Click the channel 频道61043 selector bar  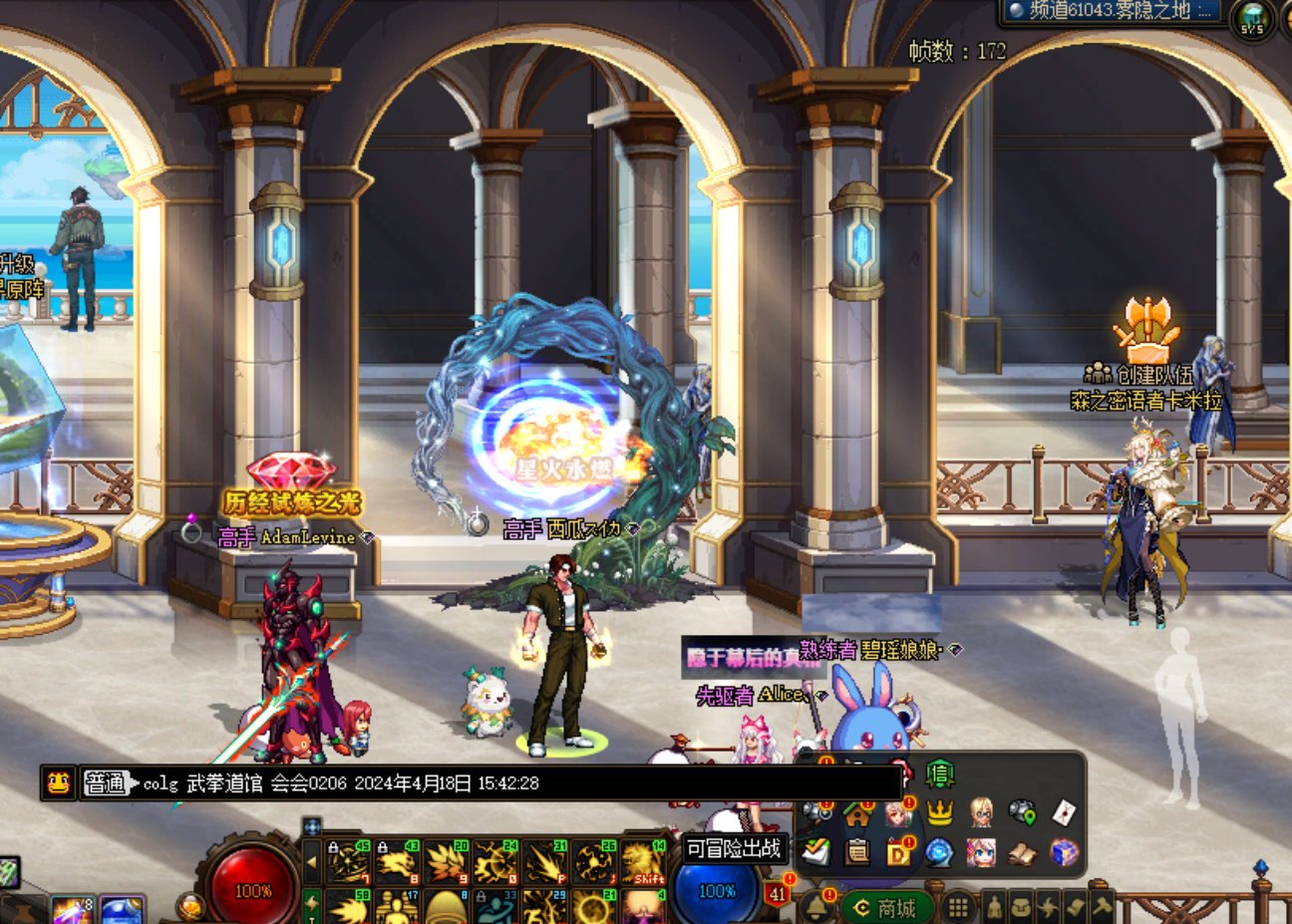coord(1113,11)
